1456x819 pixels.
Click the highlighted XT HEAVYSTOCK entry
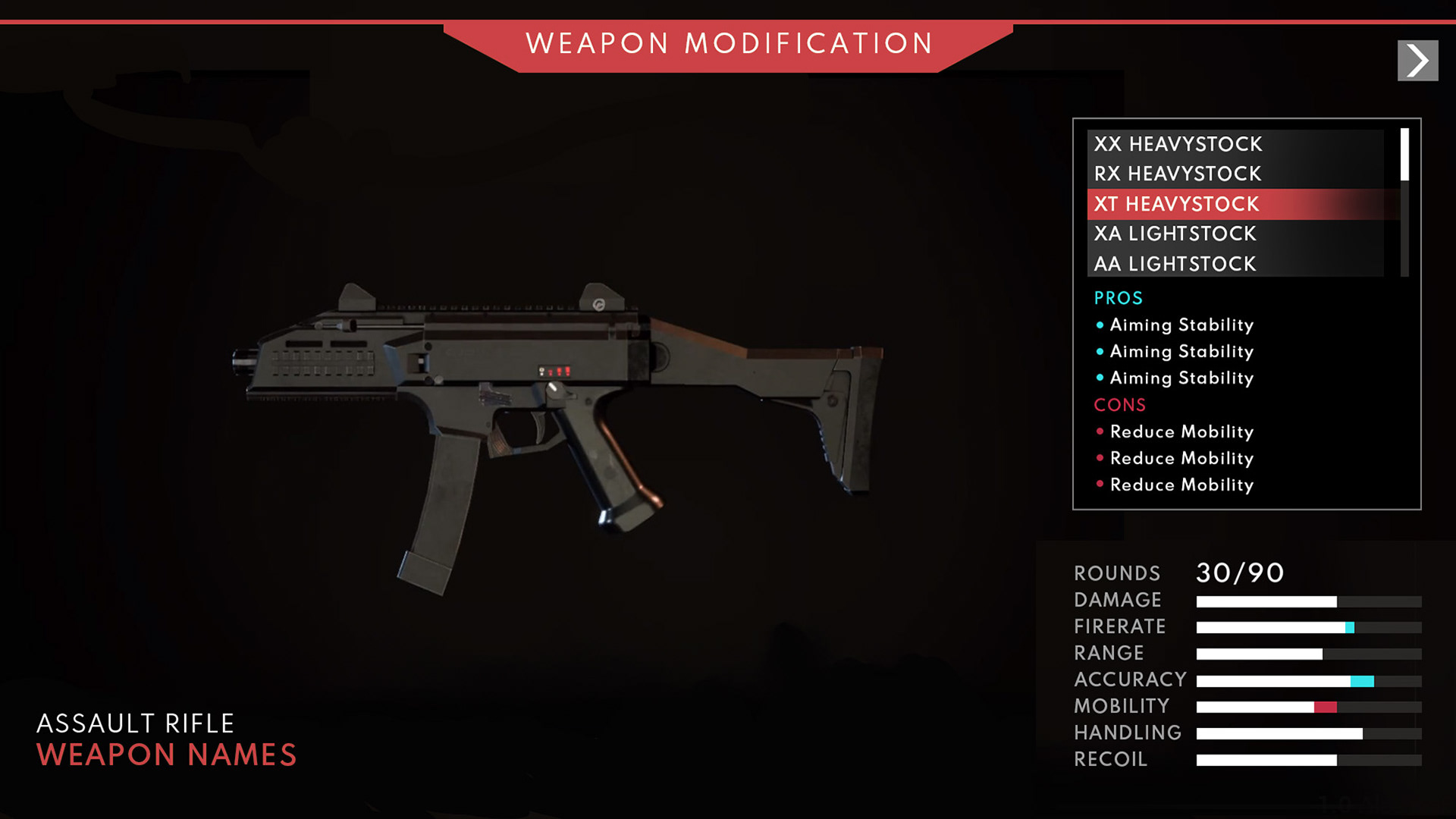pos(1235,204)
